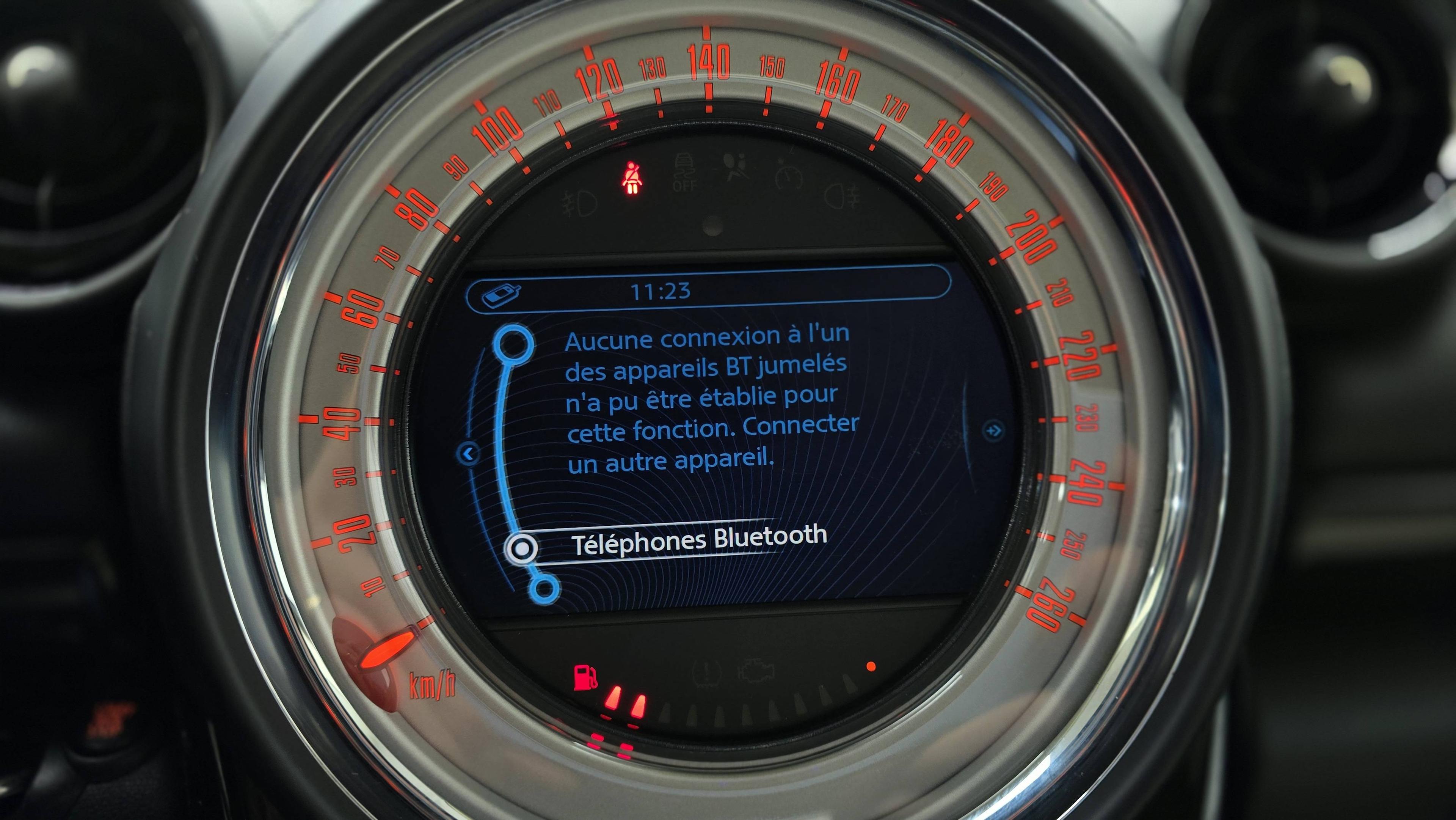Click the right panel arrow icon
This screenshot has width=1456, height=820.
(x=993, y=430)
